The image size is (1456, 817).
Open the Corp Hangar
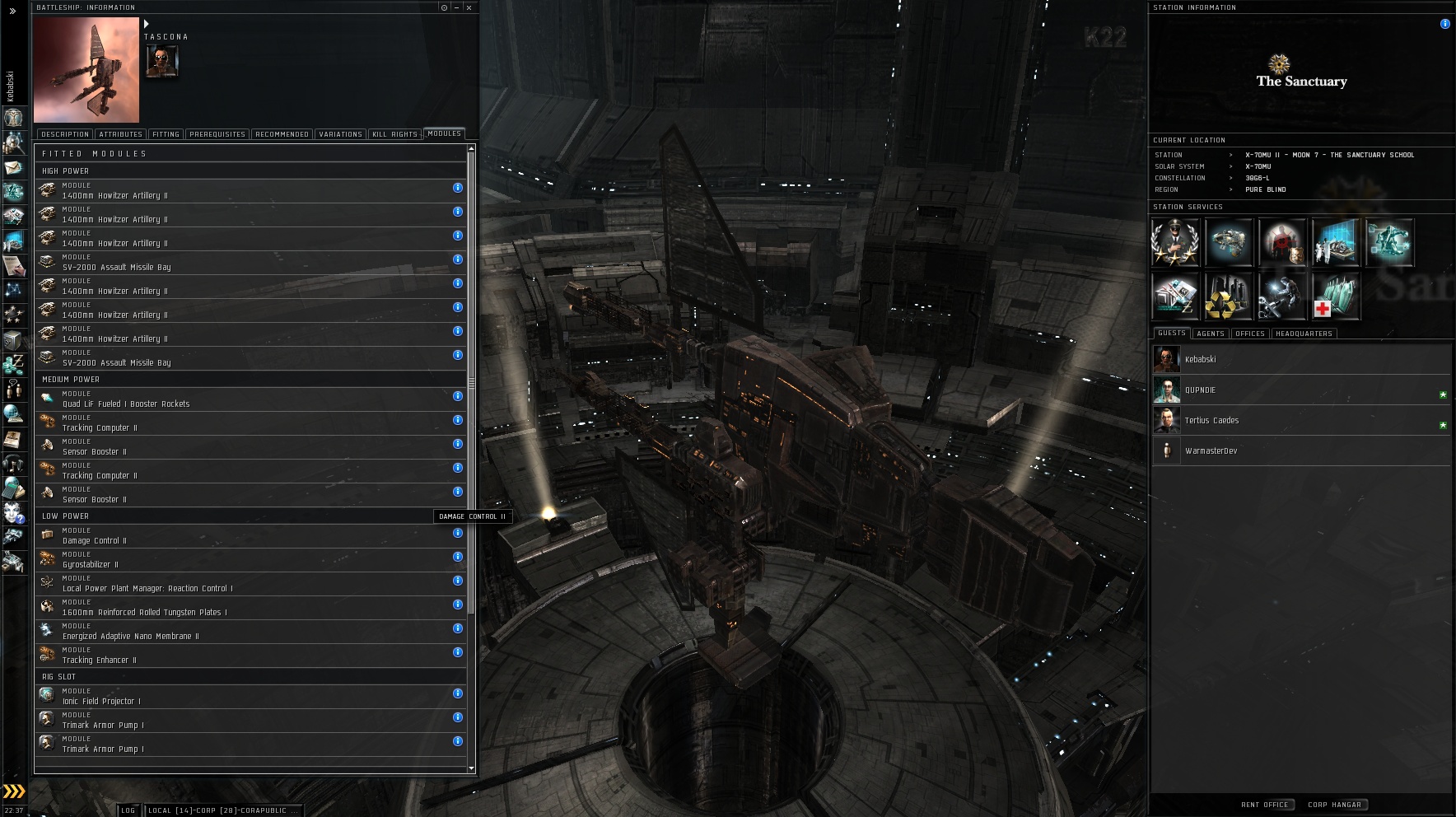pos(1334,805)
